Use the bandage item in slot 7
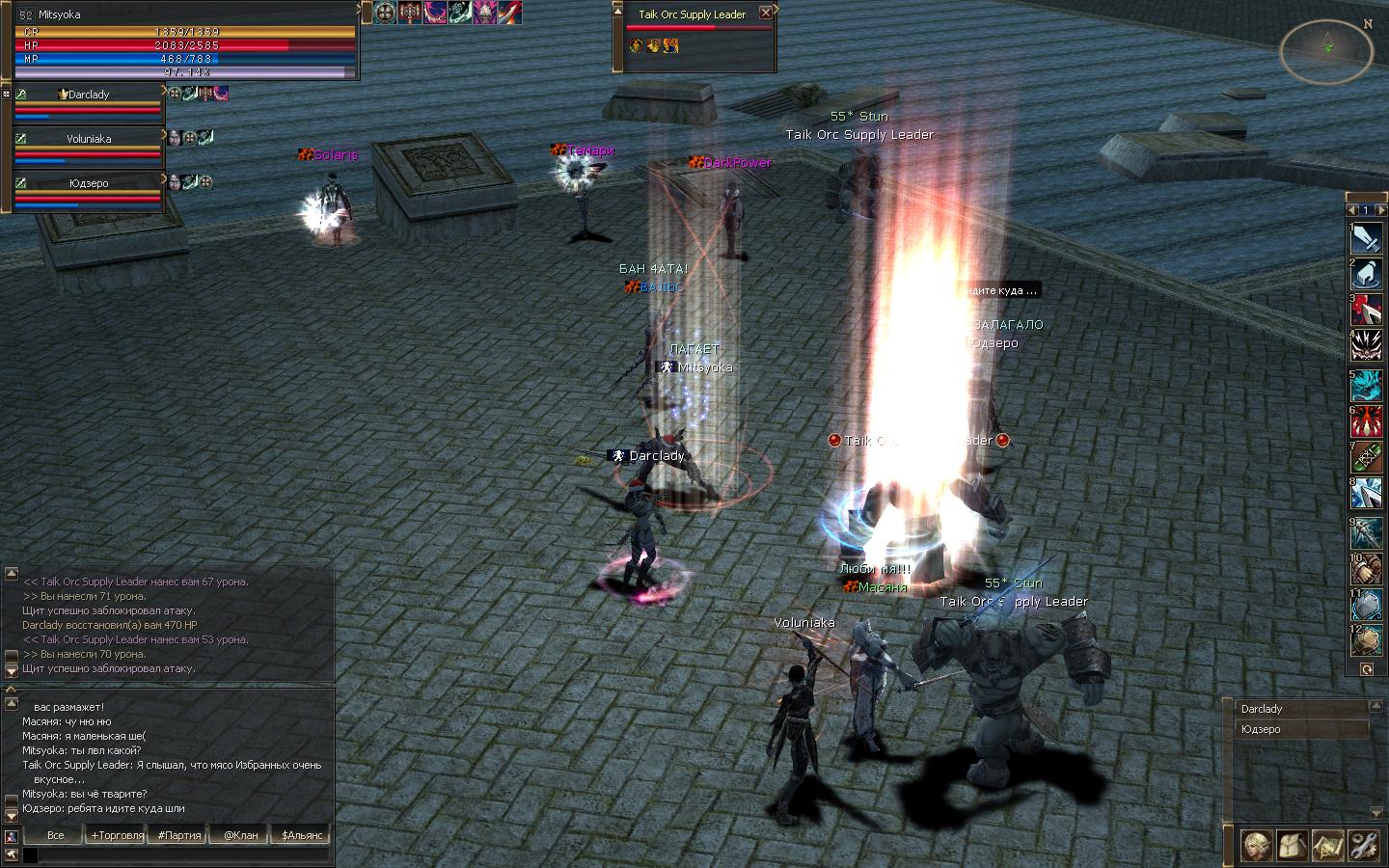Screen dimensions: 1389x868 1366,458
